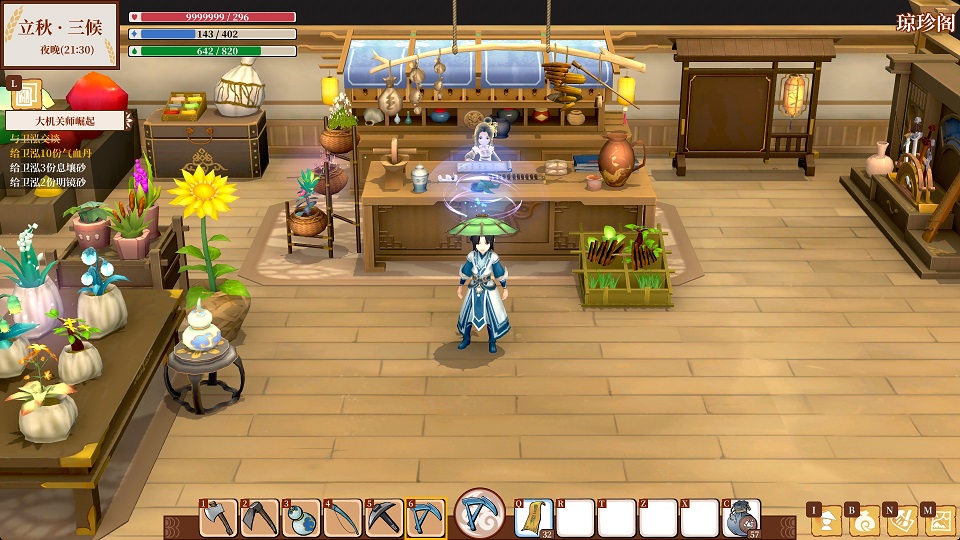Equip the bow in hotbar slot 4
The width and height of the screenshot is (960, 540).
coord(343,518)
